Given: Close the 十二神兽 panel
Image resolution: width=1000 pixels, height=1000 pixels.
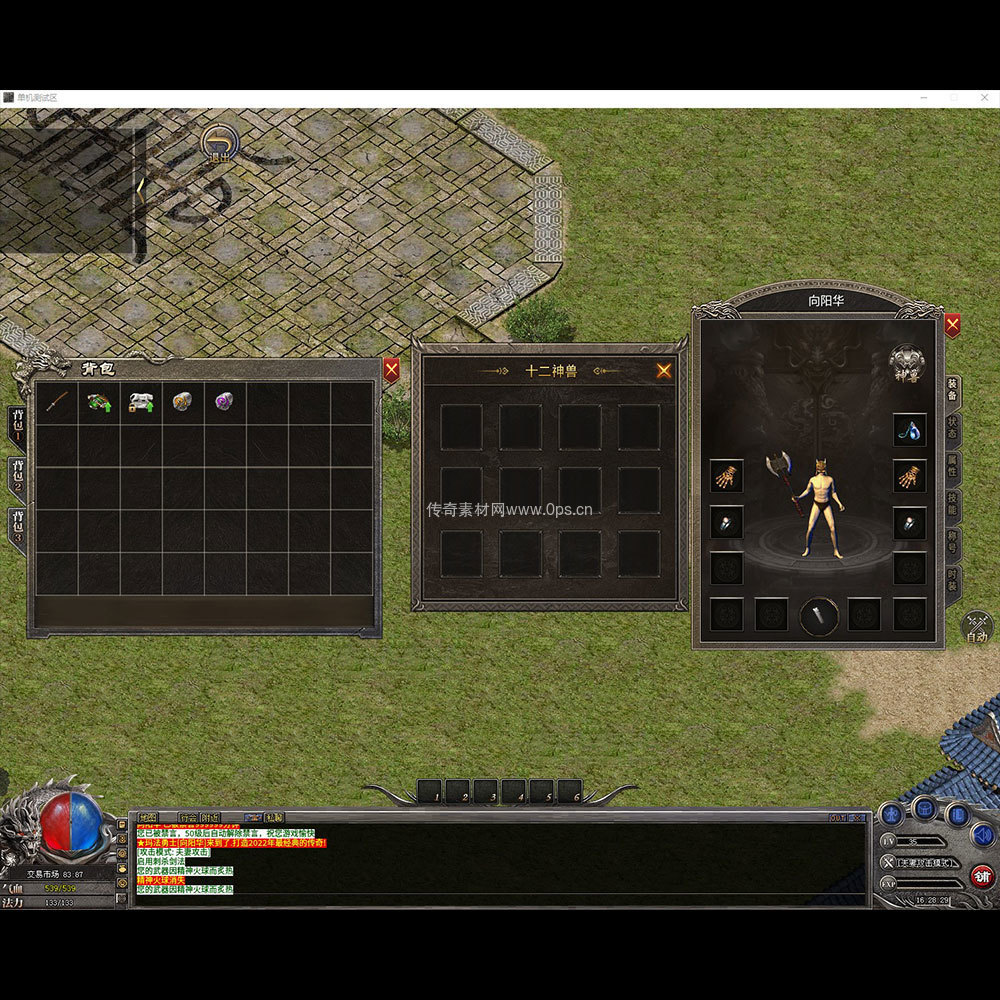Looking at the screenshot, I should [x=664, y=371].
